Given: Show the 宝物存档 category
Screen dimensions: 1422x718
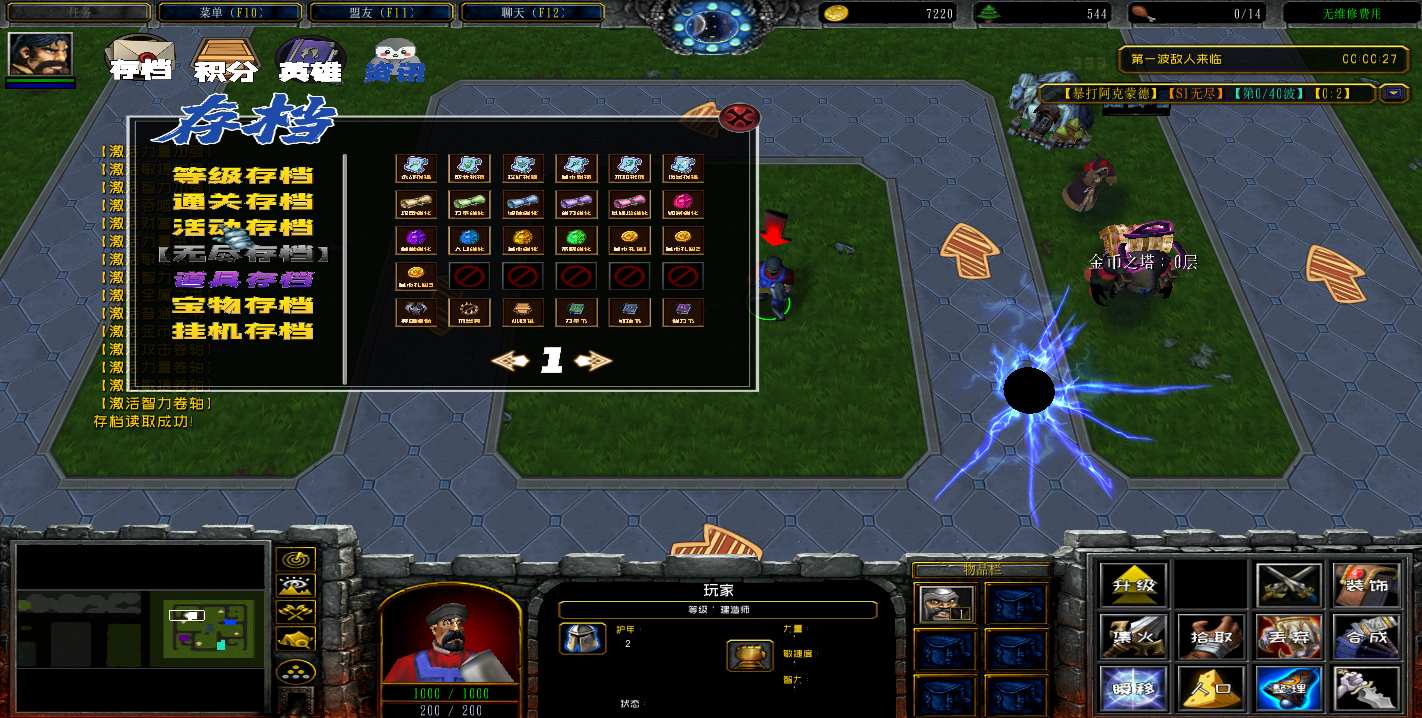Looking at the screenshot, I should click(x=243, y=306).
